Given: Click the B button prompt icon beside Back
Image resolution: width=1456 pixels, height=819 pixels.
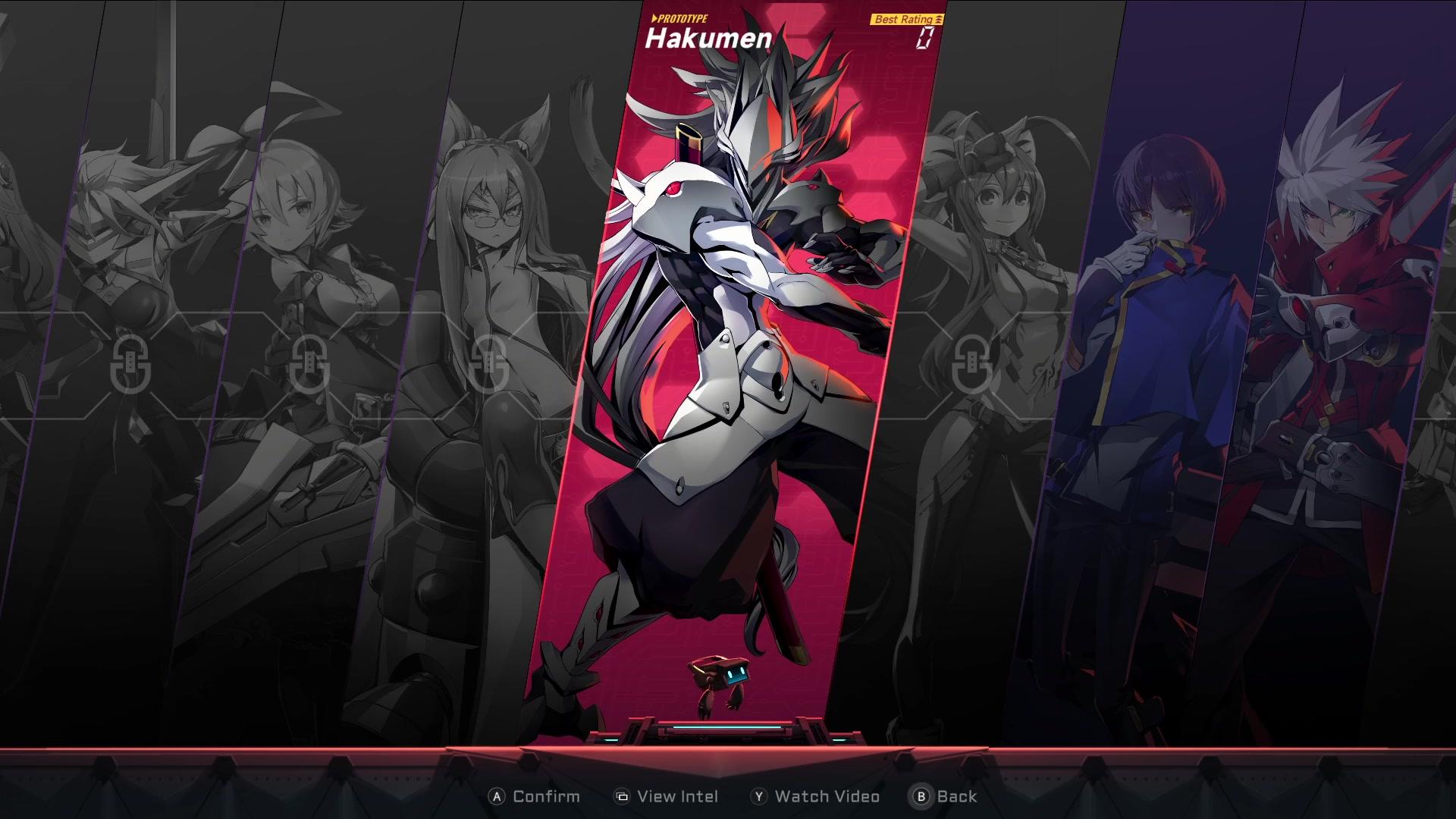Looking at the screenshot, I should pyautogui.click(x=921, y=796).
